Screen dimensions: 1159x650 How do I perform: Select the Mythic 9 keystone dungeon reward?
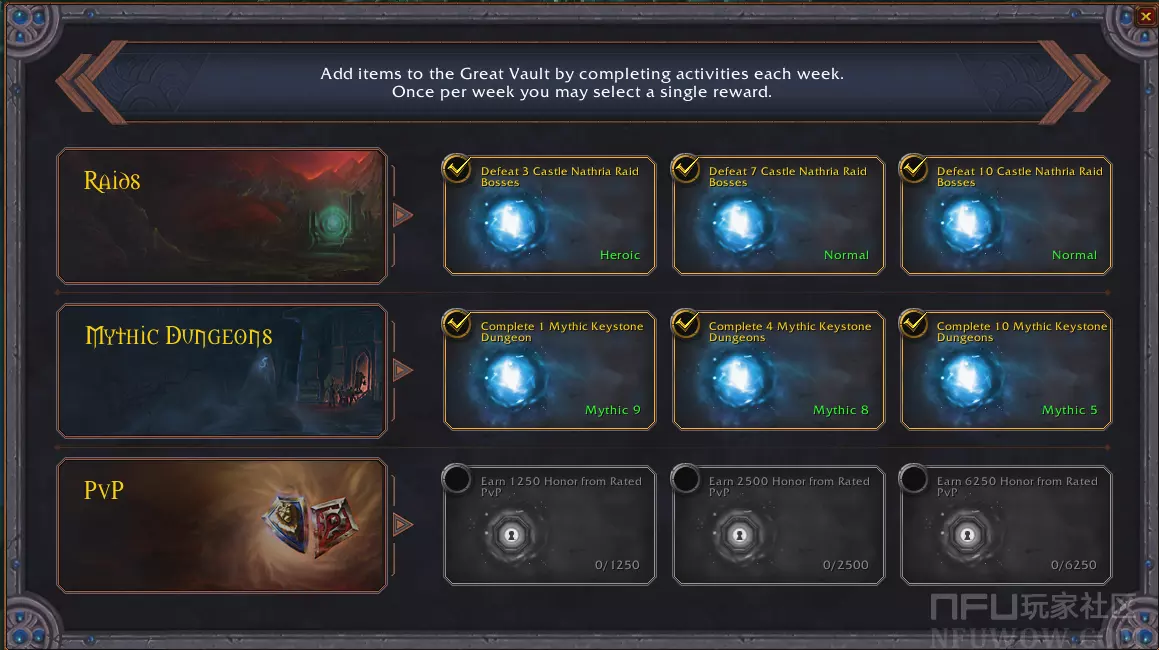(550, 371)
